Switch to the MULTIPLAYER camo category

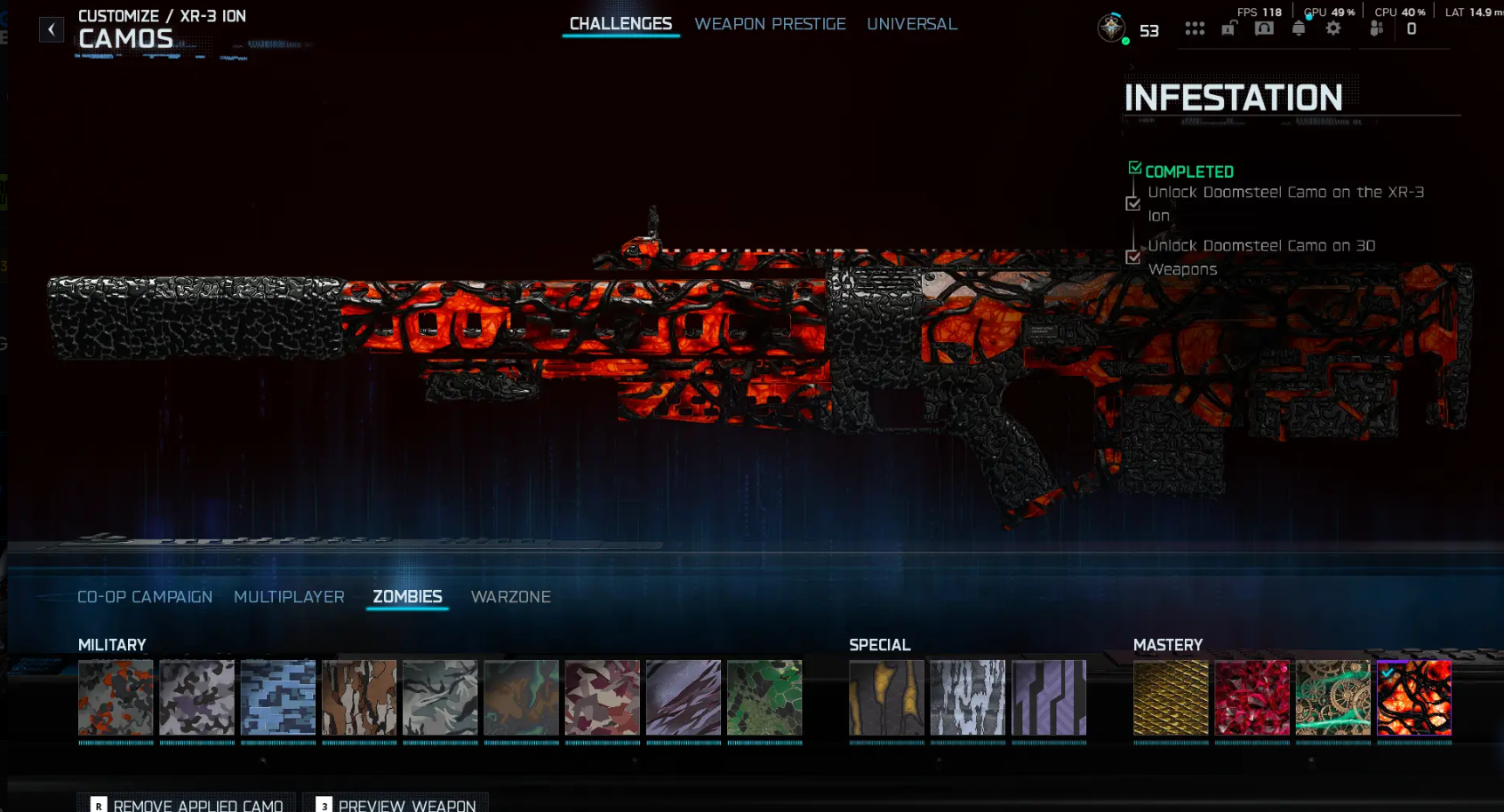tap(289, 597)
